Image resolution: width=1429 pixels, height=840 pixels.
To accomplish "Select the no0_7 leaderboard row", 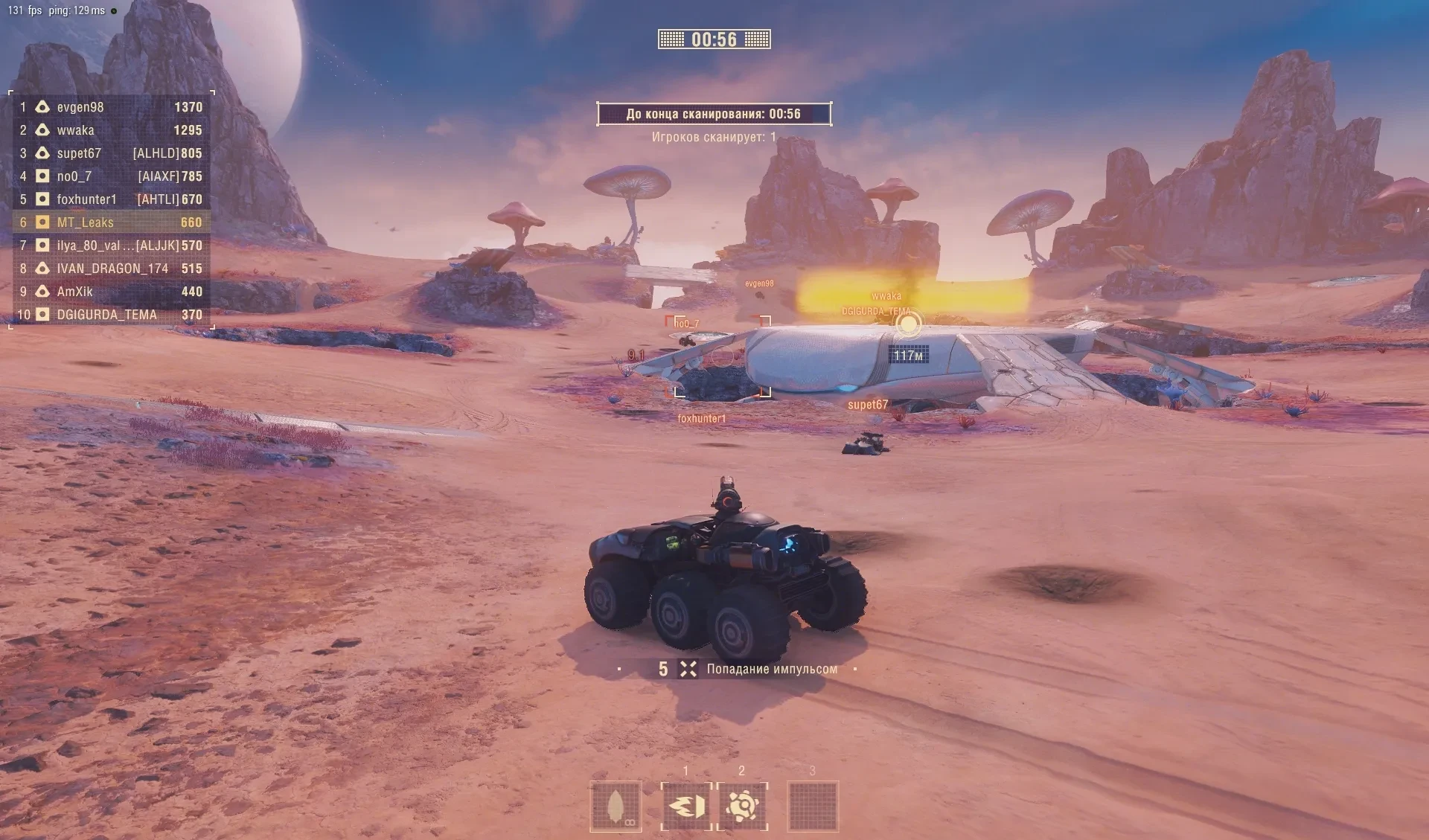I will click(x=112, y=176).
